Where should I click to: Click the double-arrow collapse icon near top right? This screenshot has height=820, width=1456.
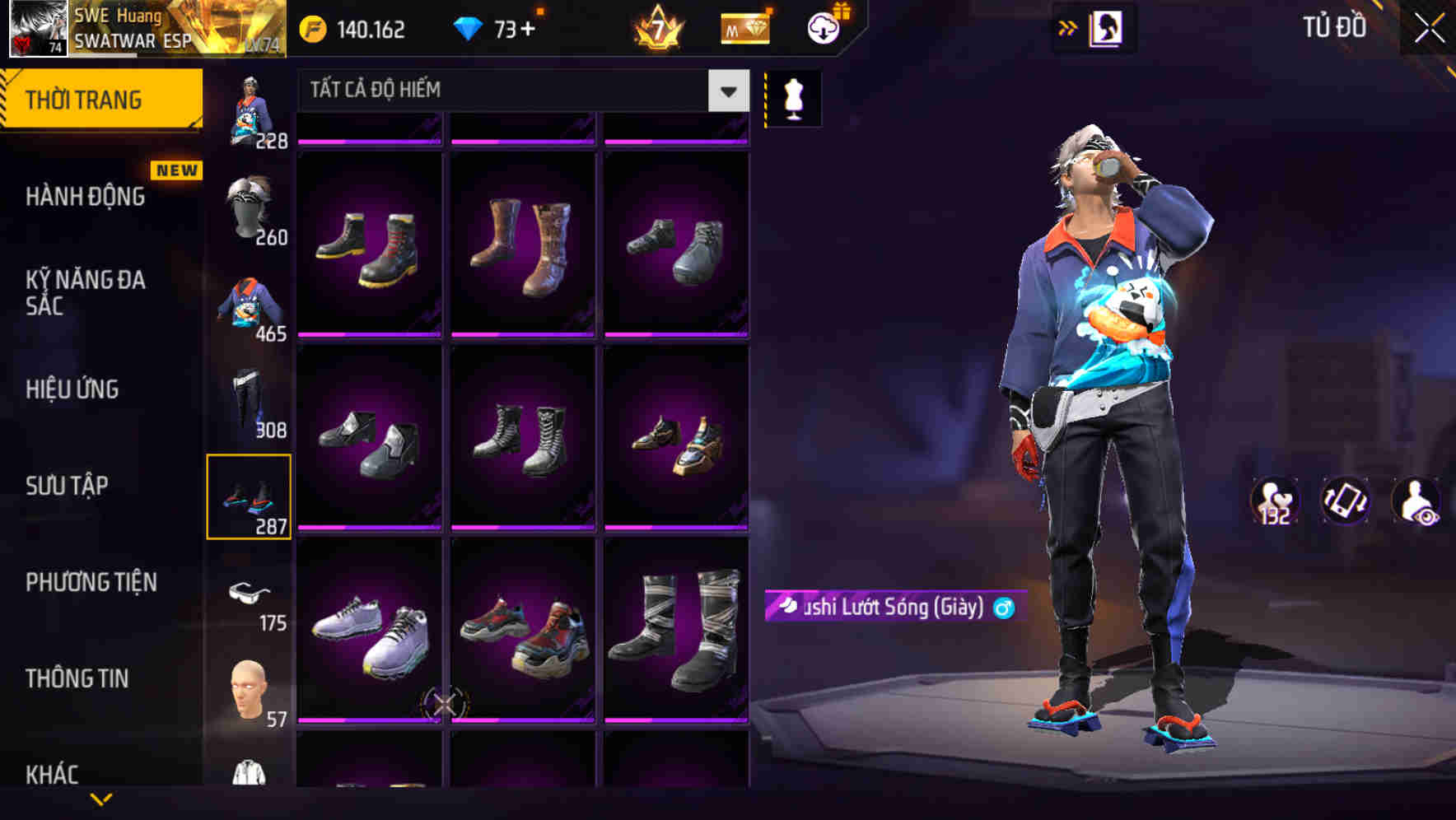click(1068, 27)
